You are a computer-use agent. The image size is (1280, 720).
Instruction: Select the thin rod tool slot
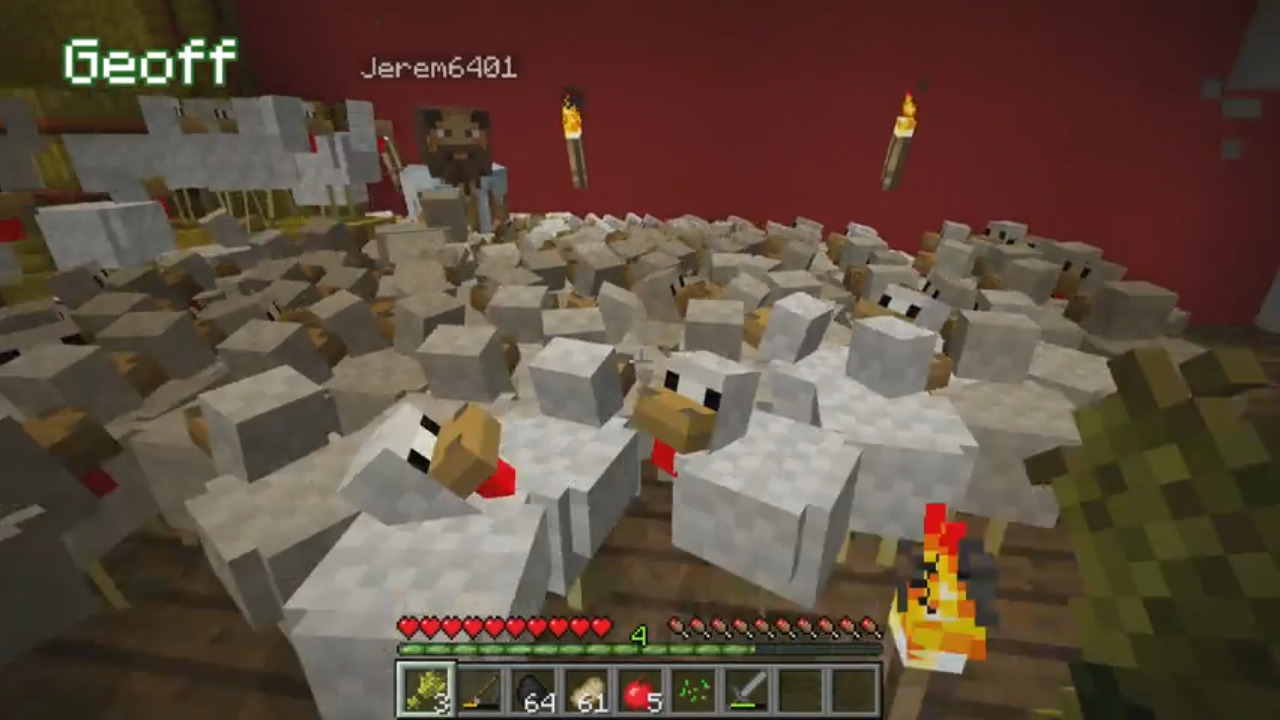(480, 689)
